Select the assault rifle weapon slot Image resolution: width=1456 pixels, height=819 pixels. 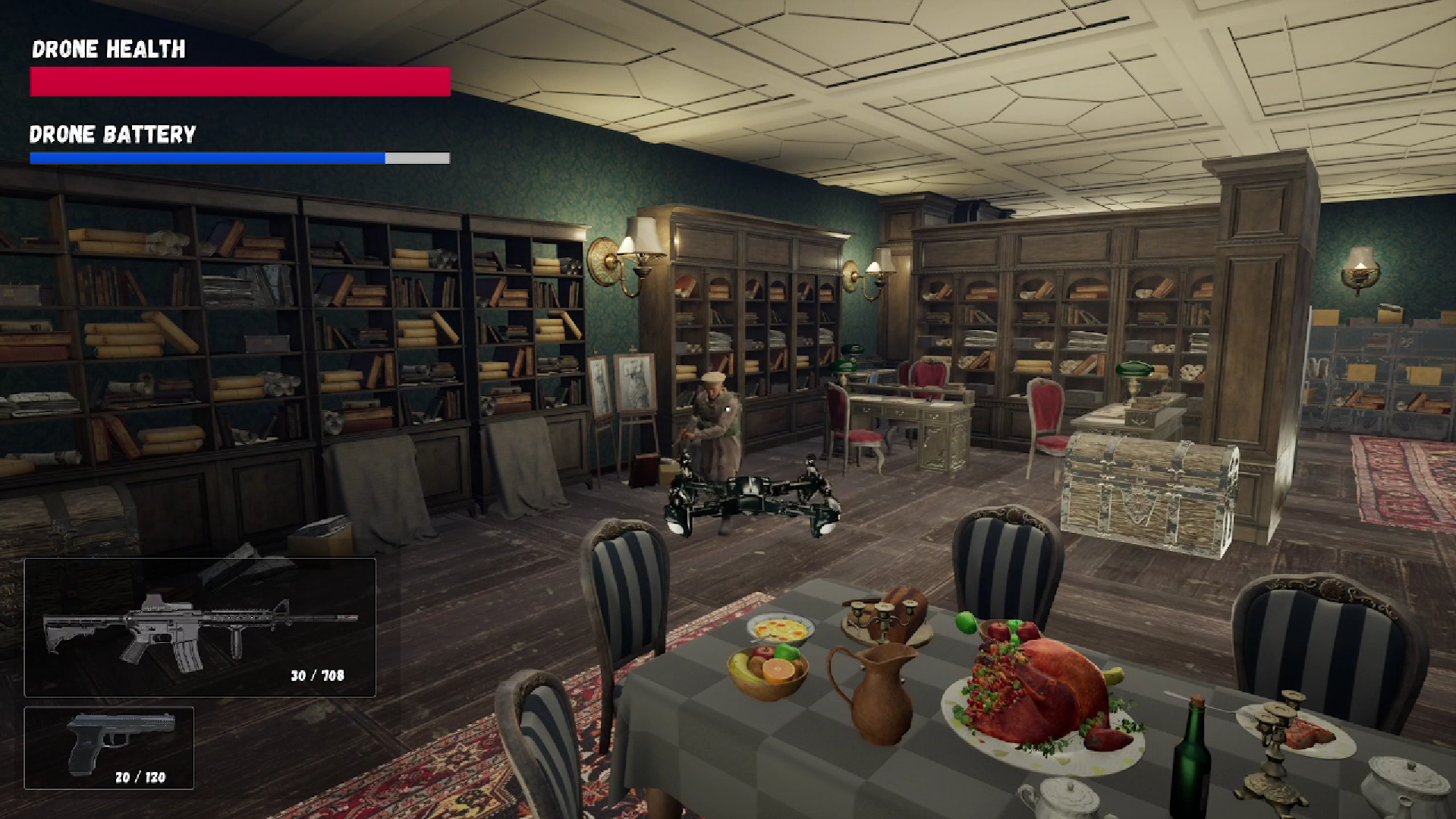[x=200, y=627]
